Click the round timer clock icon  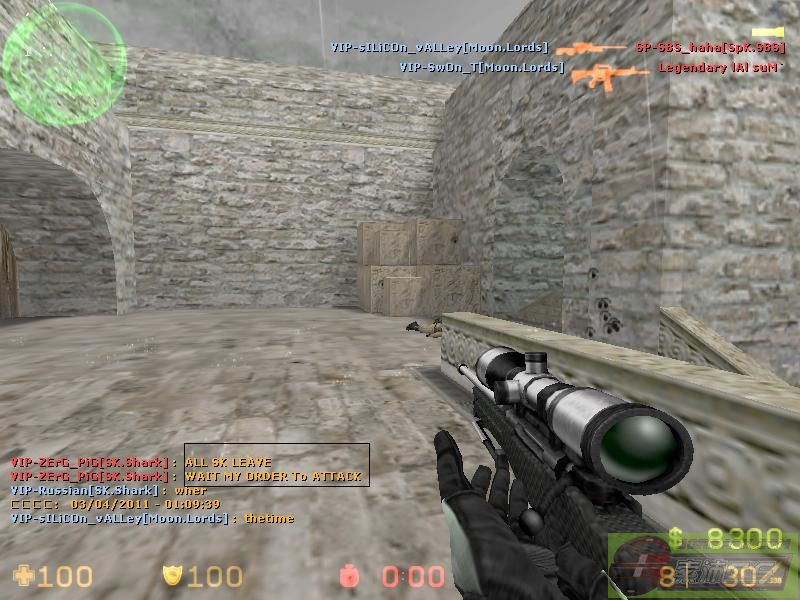click(x=347, y=576)
